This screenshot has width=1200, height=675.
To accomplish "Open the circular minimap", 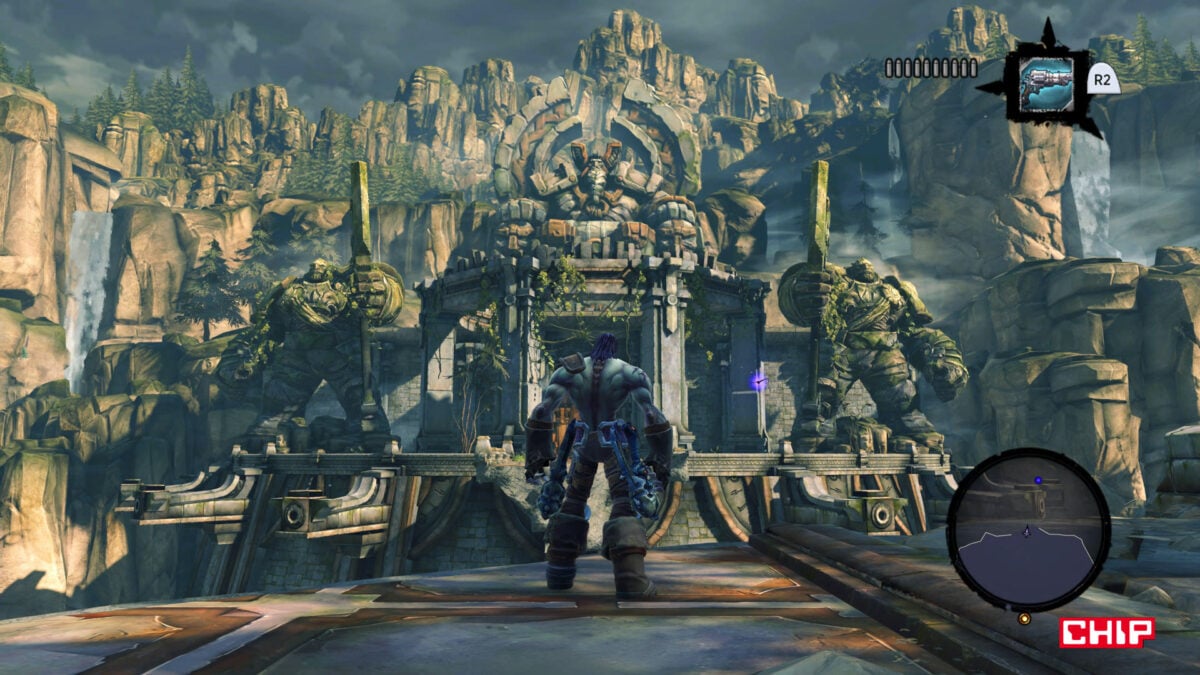I will coord(1027,528).
